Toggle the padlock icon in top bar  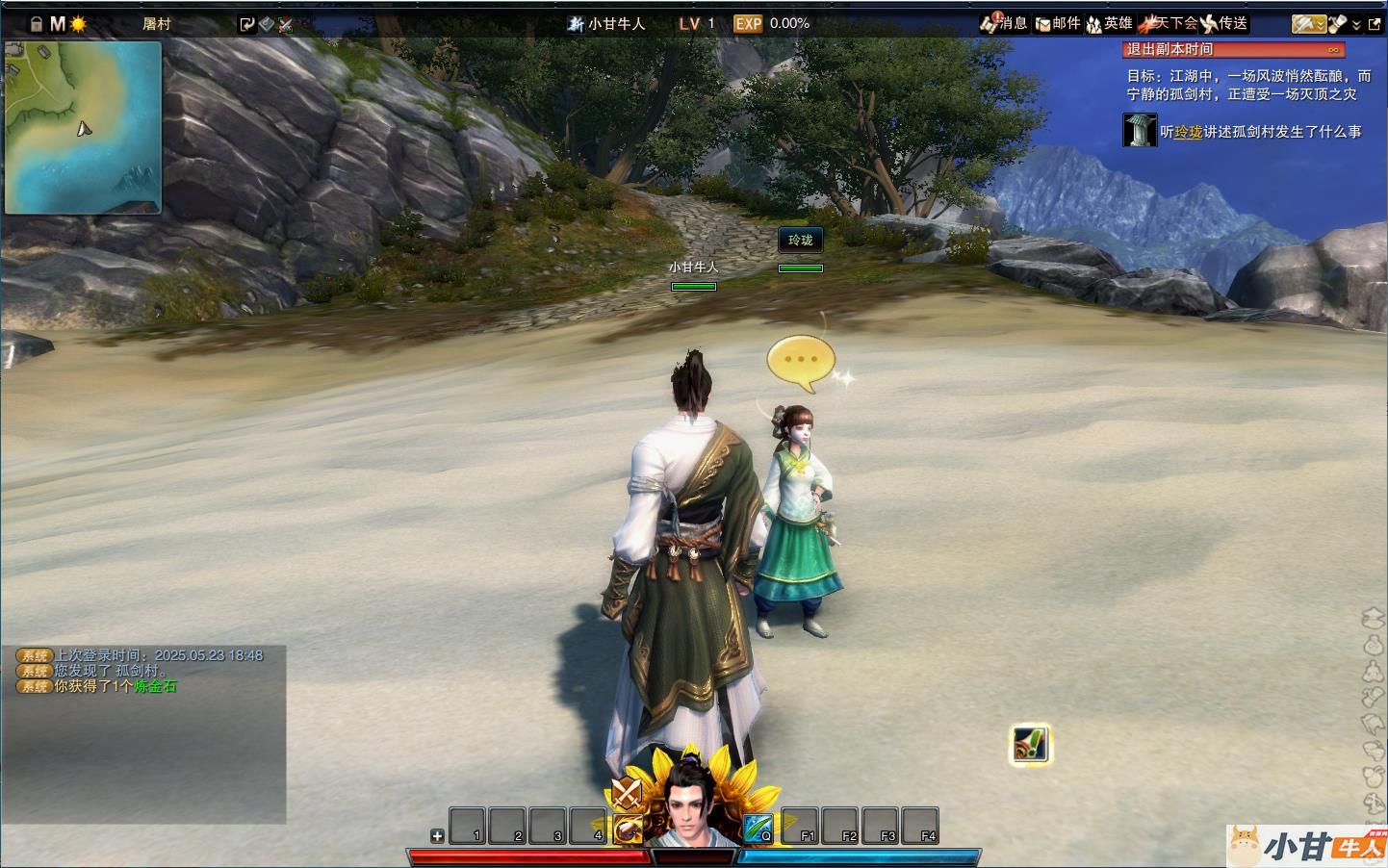(37, 24)
